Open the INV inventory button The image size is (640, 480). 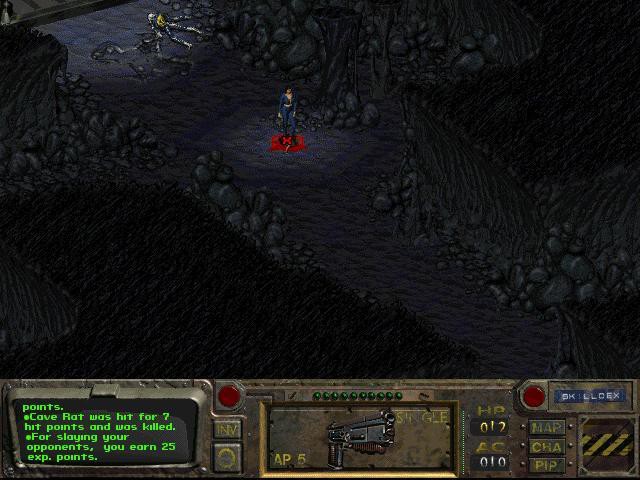227,429
